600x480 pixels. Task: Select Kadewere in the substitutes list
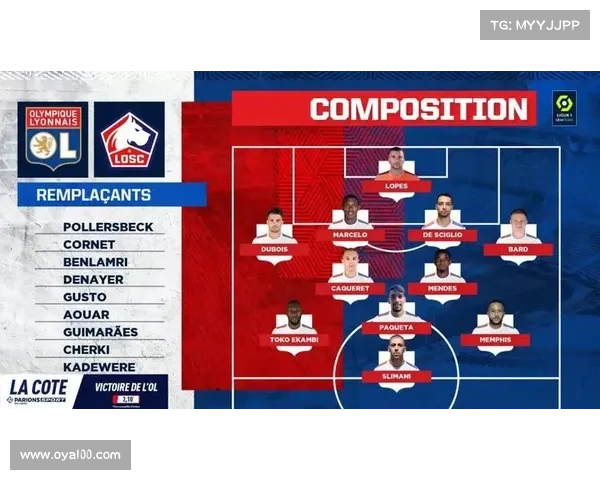coord(100,366)
